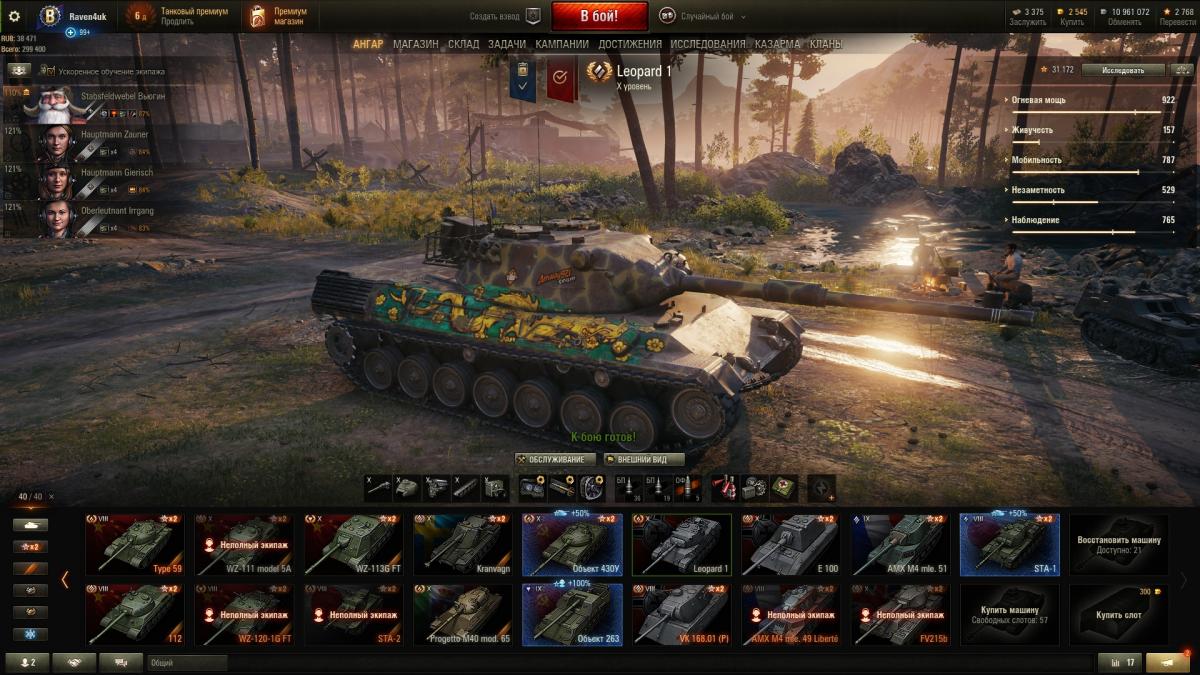The height and width of the screenshot is (675, 1200).
Task: Open the МАГАЗИН tab
Action: 415,44
